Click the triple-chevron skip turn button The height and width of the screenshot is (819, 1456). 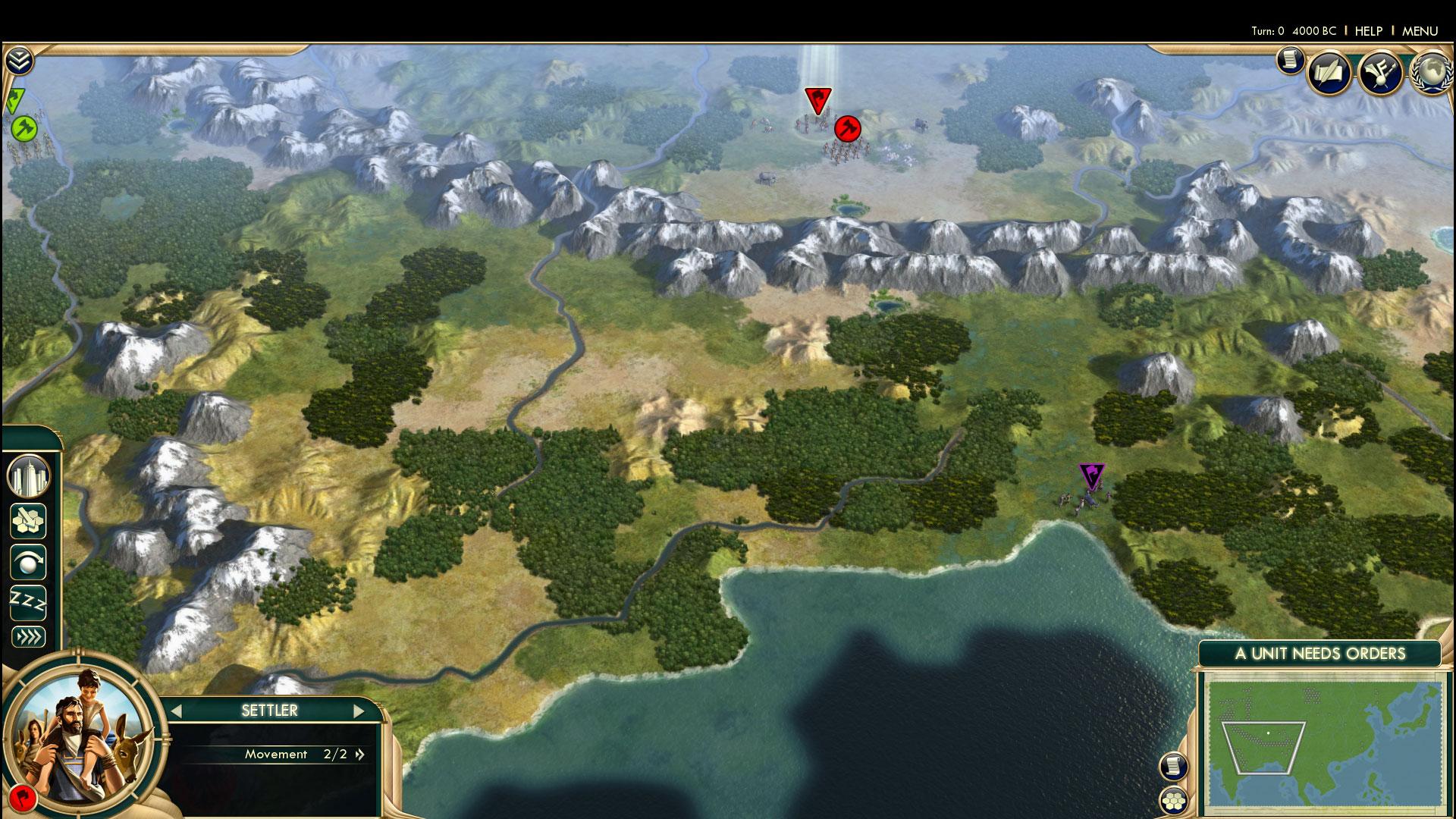[28, 637]
